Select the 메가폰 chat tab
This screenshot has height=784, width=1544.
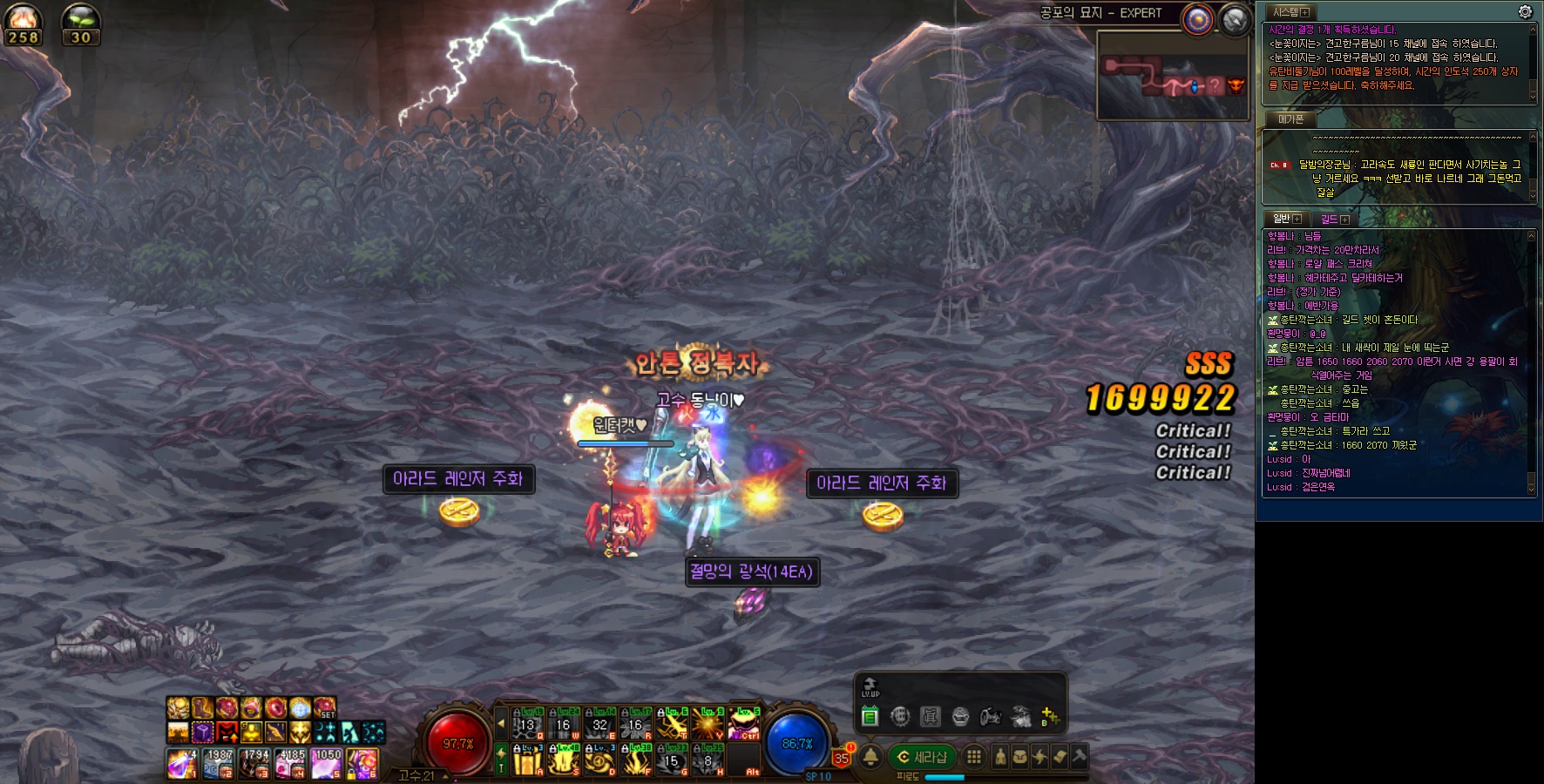[x=1290, y=118]
